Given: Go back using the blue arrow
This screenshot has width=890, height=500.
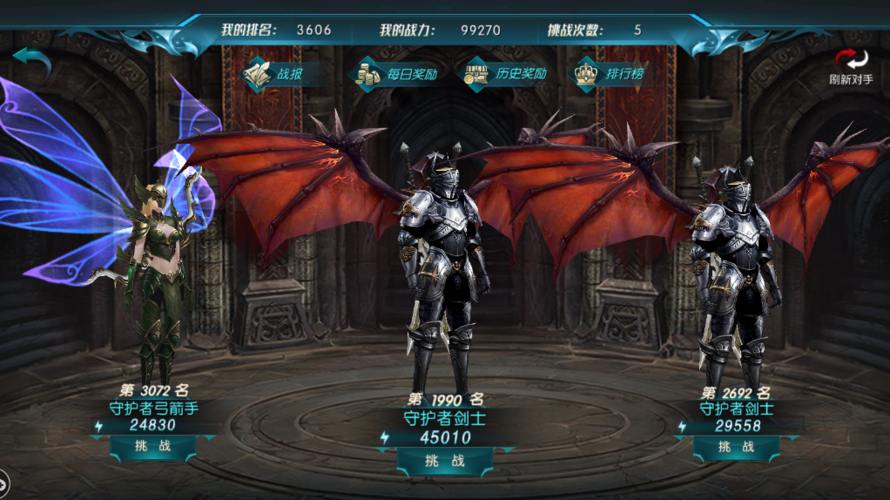Looking at the screenshot, I should [x=31, y=62].
